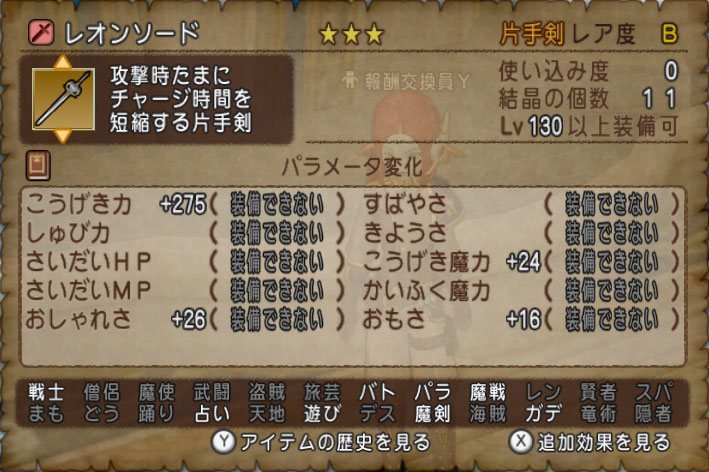Show 追加効果を見る details
The width and height of the screenshot is (709, 472).
pos(589,442)
